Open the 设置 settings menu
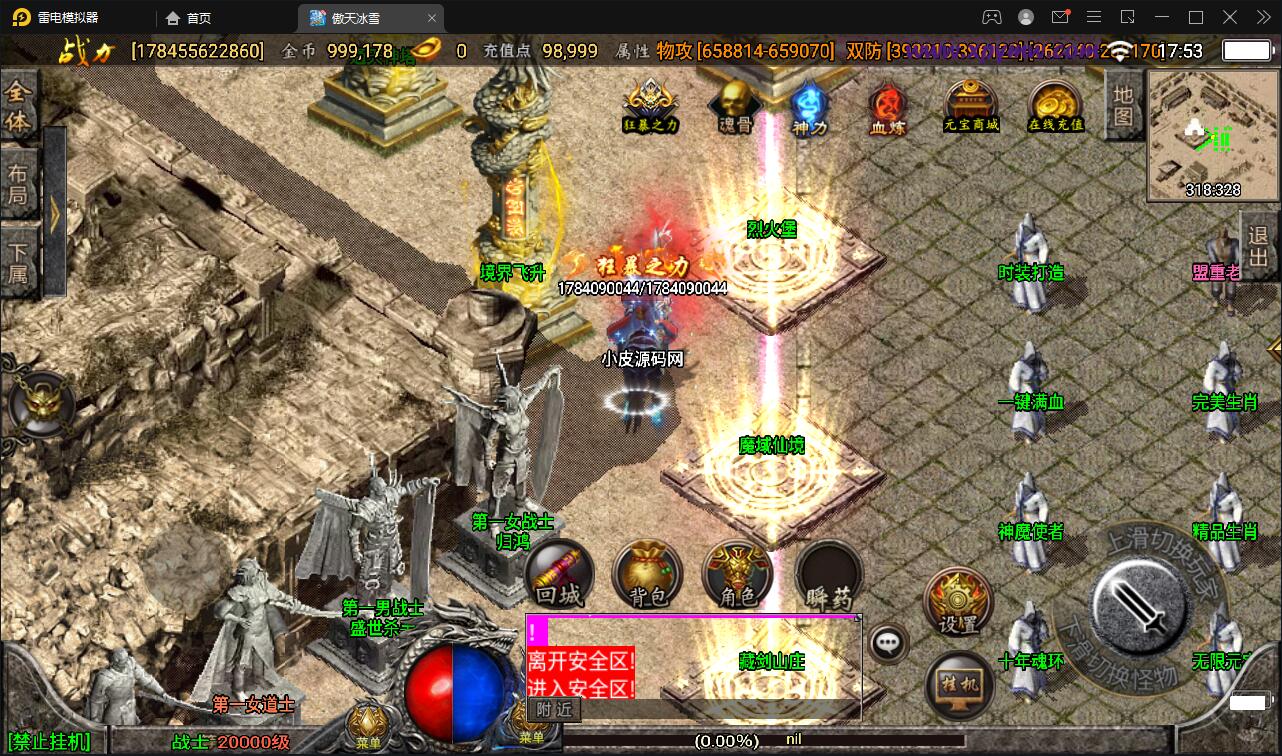The width and height of the screenshot is (1282, 756). click(958, 601)
